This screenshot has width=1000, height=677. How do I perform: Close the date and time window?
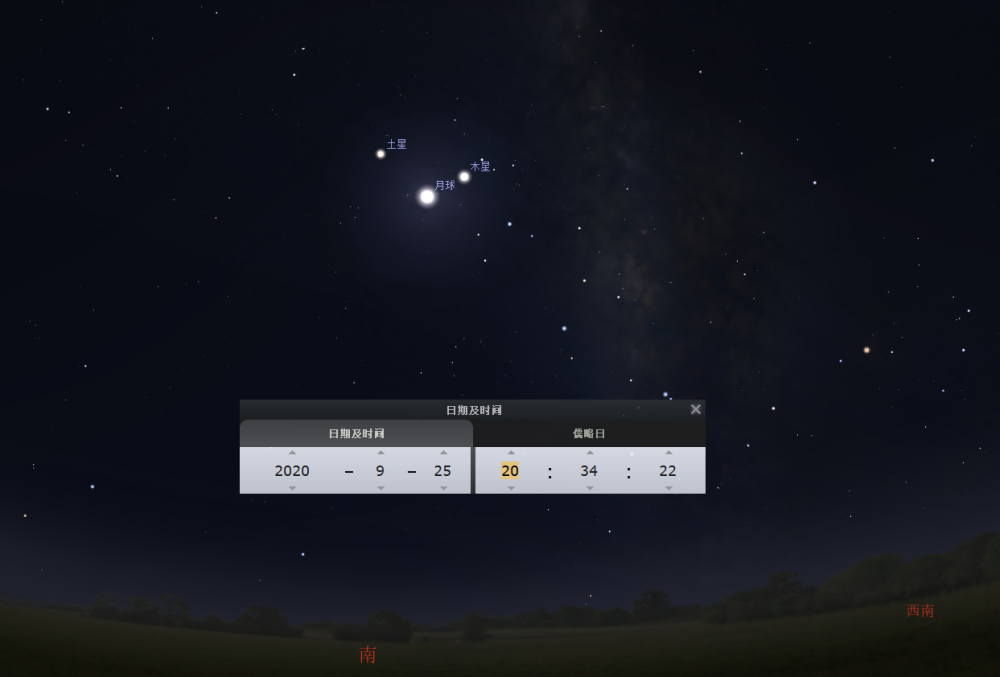click(x=696, y=409)
